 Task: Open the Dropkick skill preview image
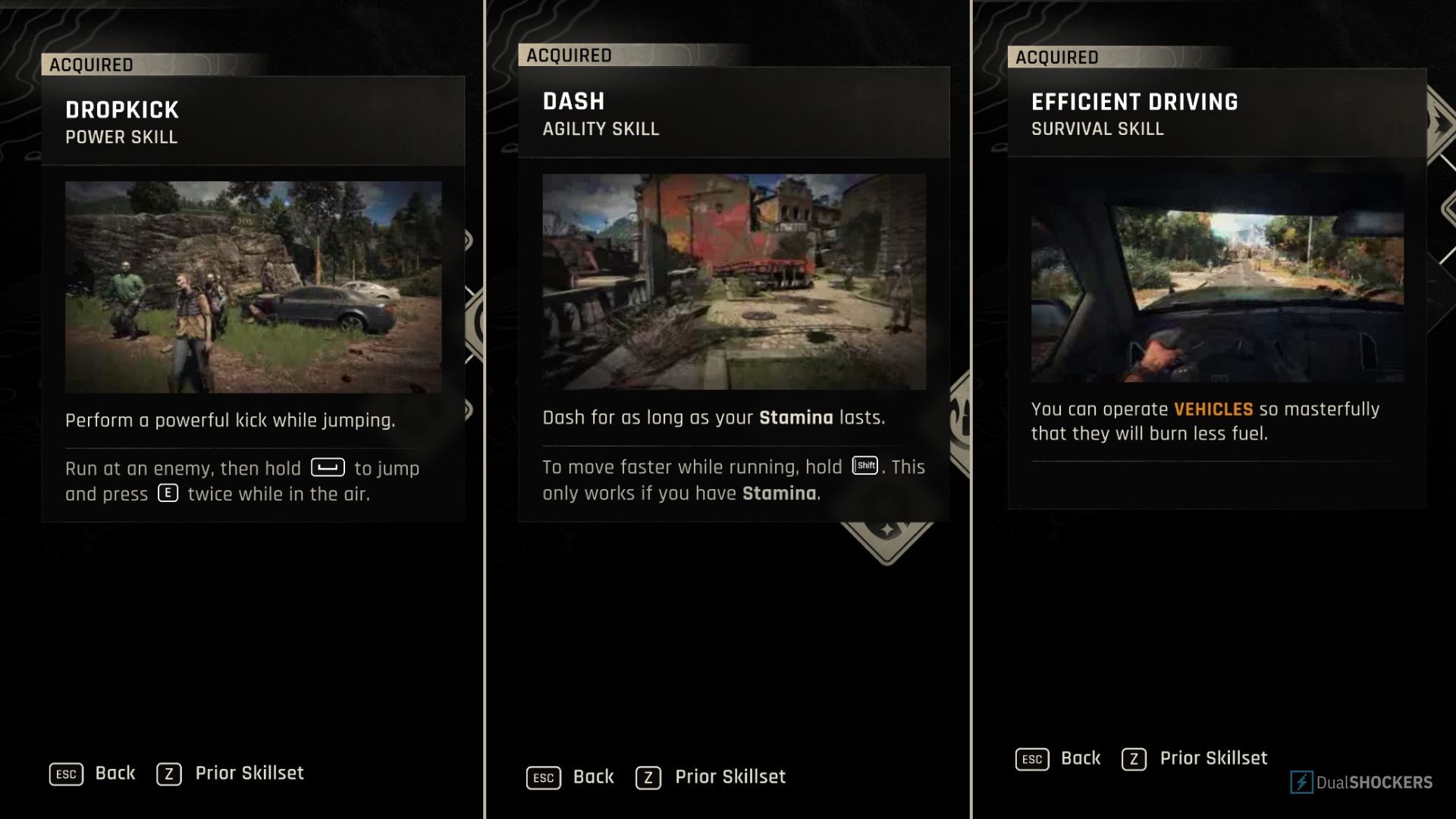253,287
